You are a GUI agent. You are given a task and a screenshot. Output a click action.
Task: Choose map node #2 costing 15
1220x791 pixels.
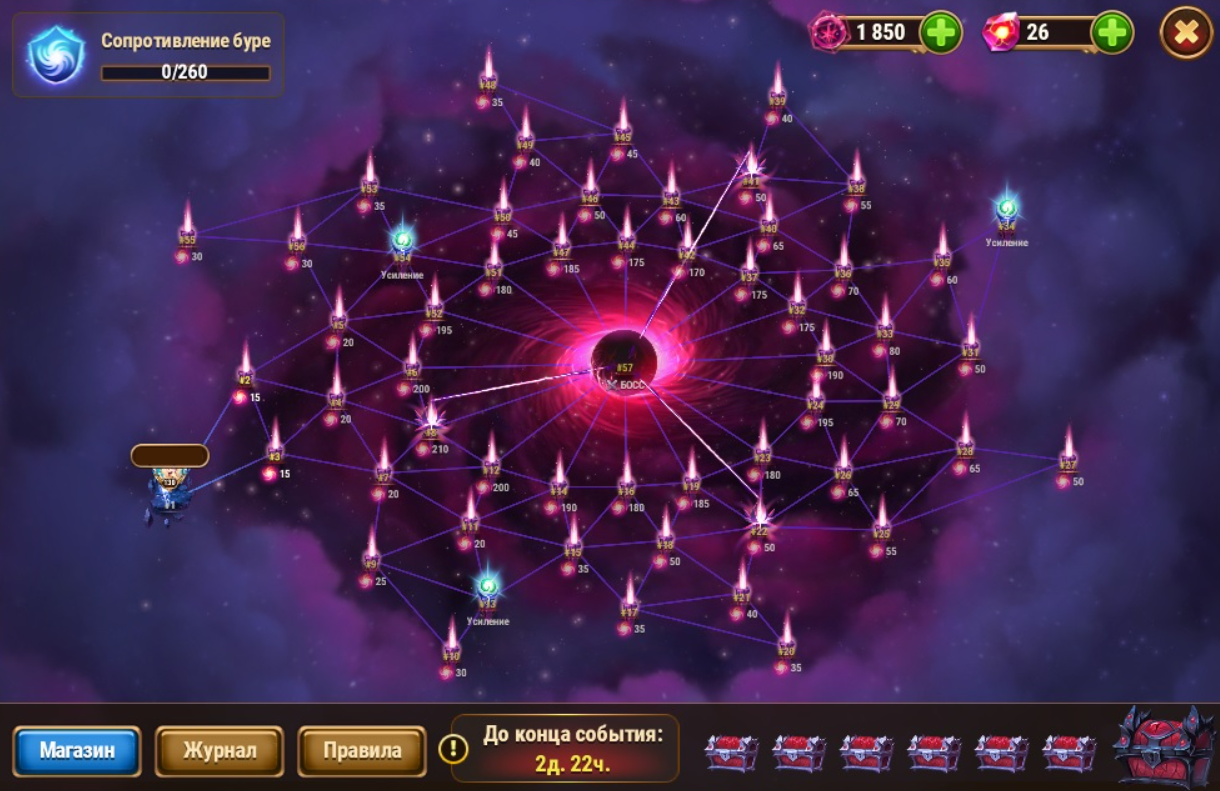[245, 370]
